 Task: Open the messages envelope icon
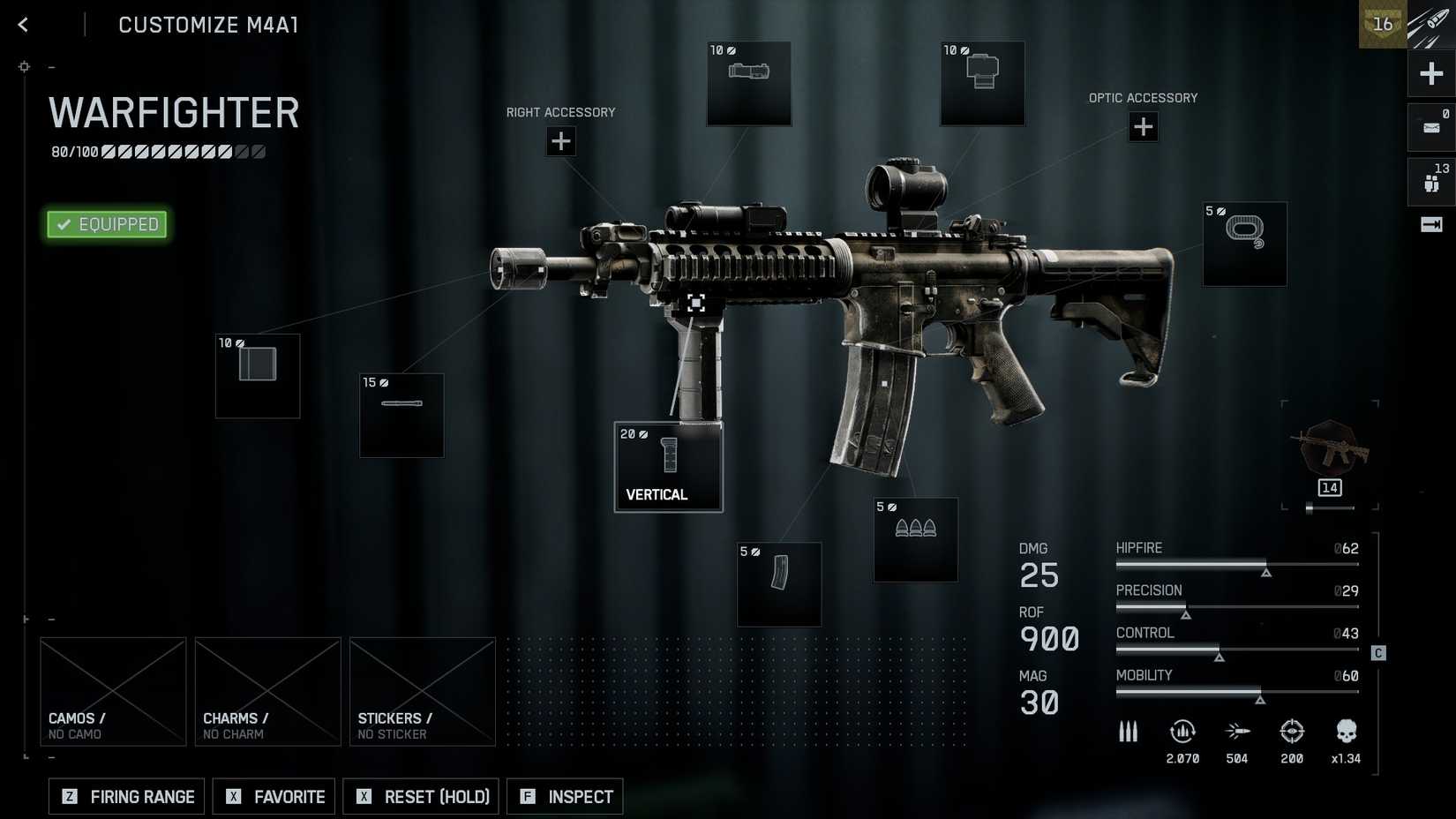click(1431, 126)
